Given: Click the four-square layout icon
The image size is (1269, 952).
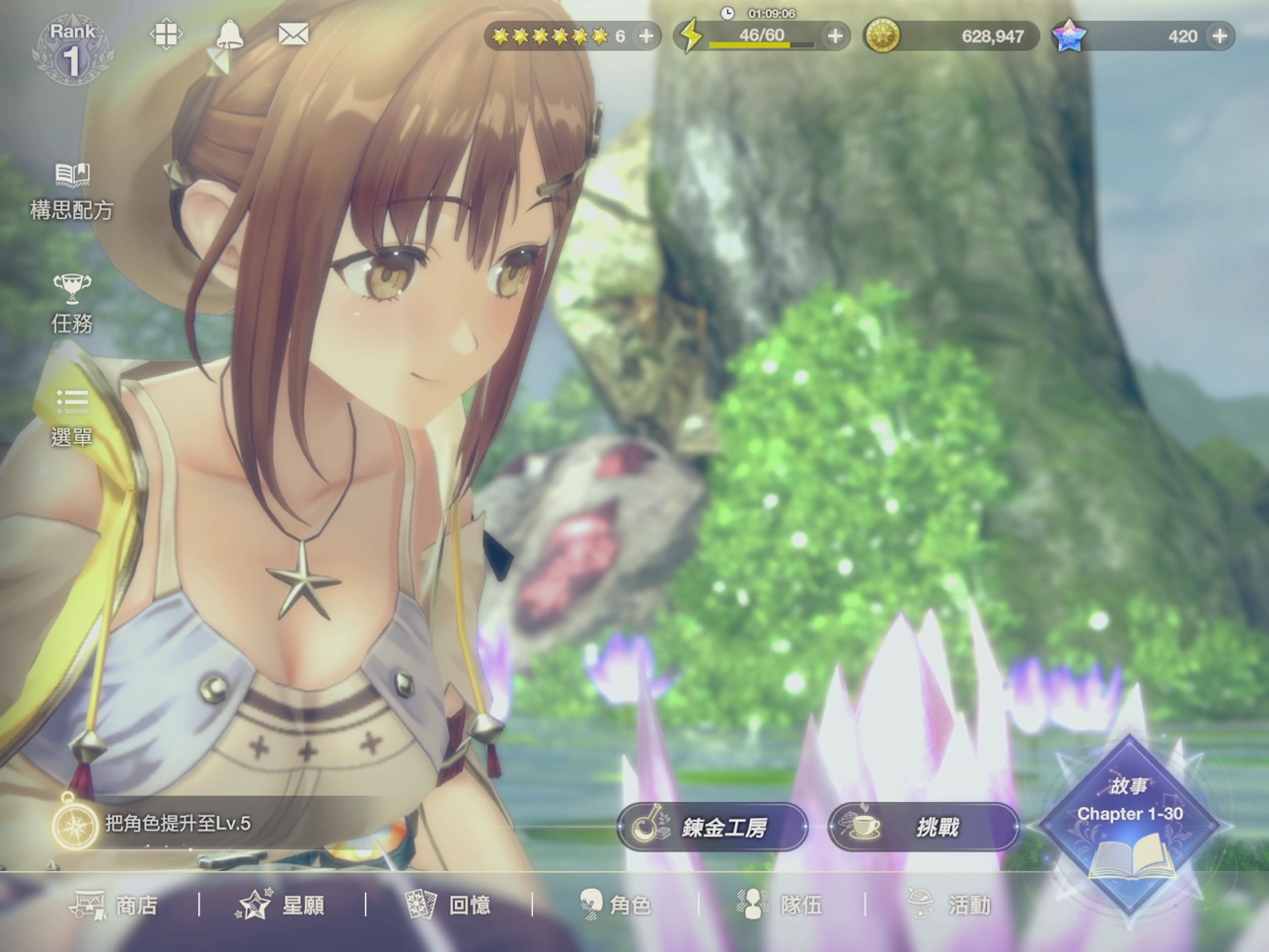Looking at the screenshot, I should point(166,35).
